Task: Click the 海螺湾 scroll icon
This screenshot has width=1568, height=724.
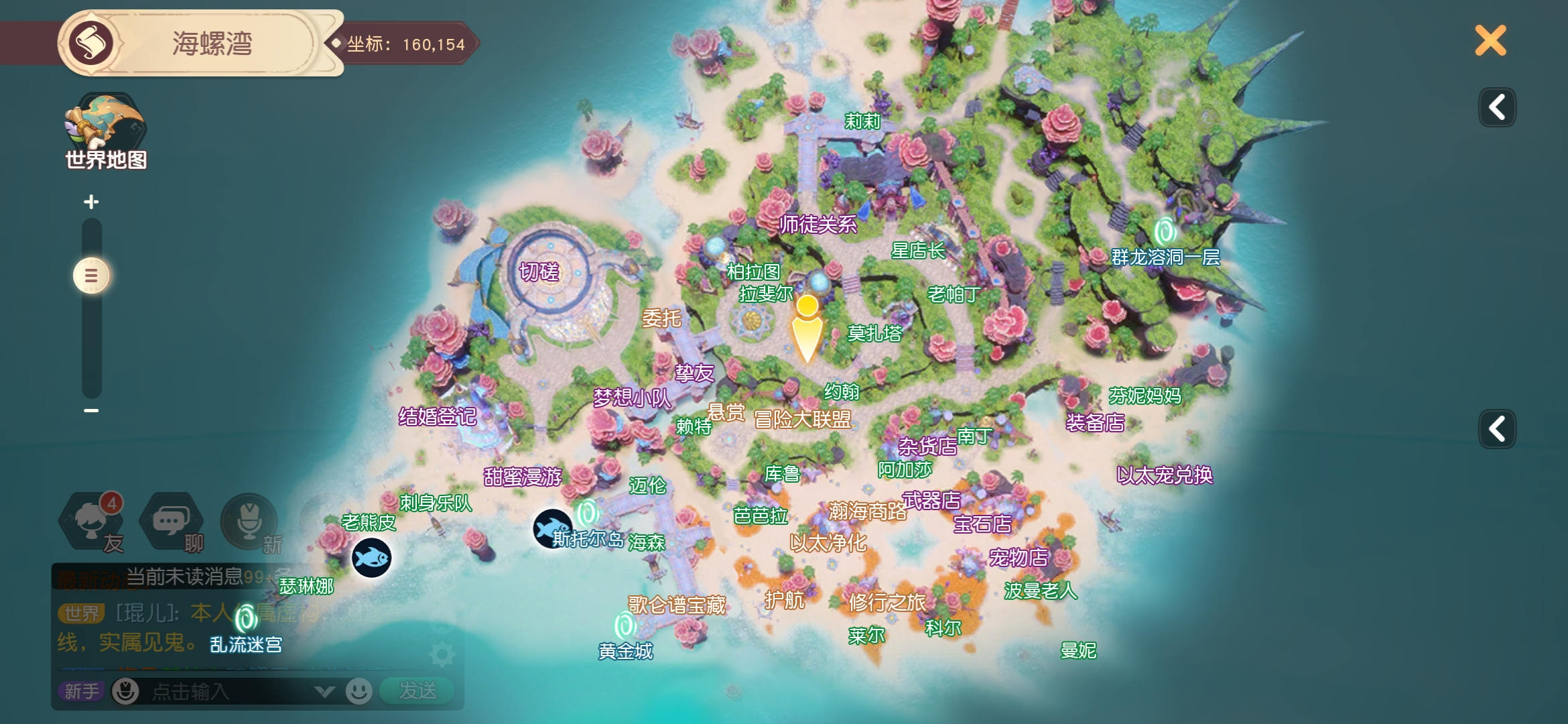Action: point(90,44)
